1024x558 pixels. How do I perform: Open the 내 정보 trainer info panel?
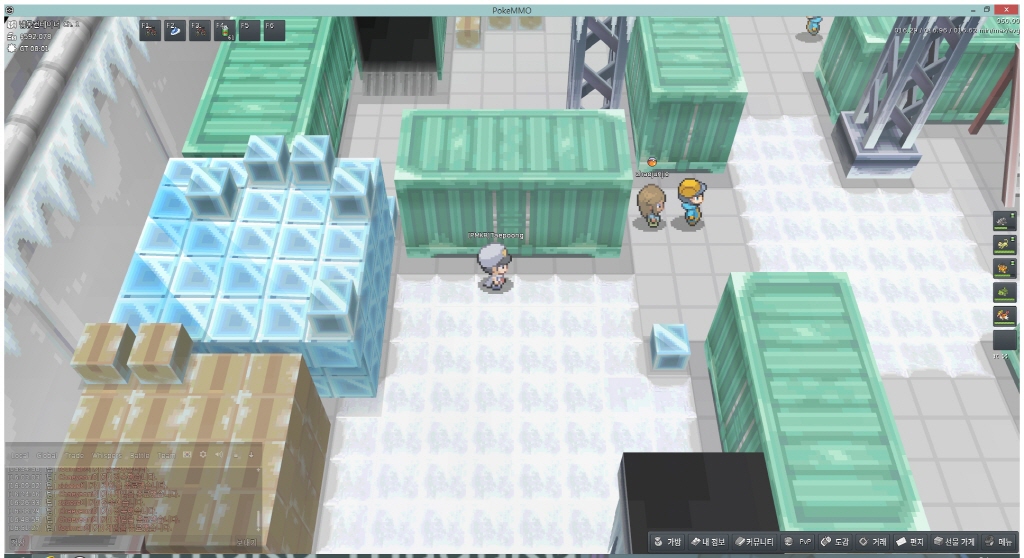[709, 541]
